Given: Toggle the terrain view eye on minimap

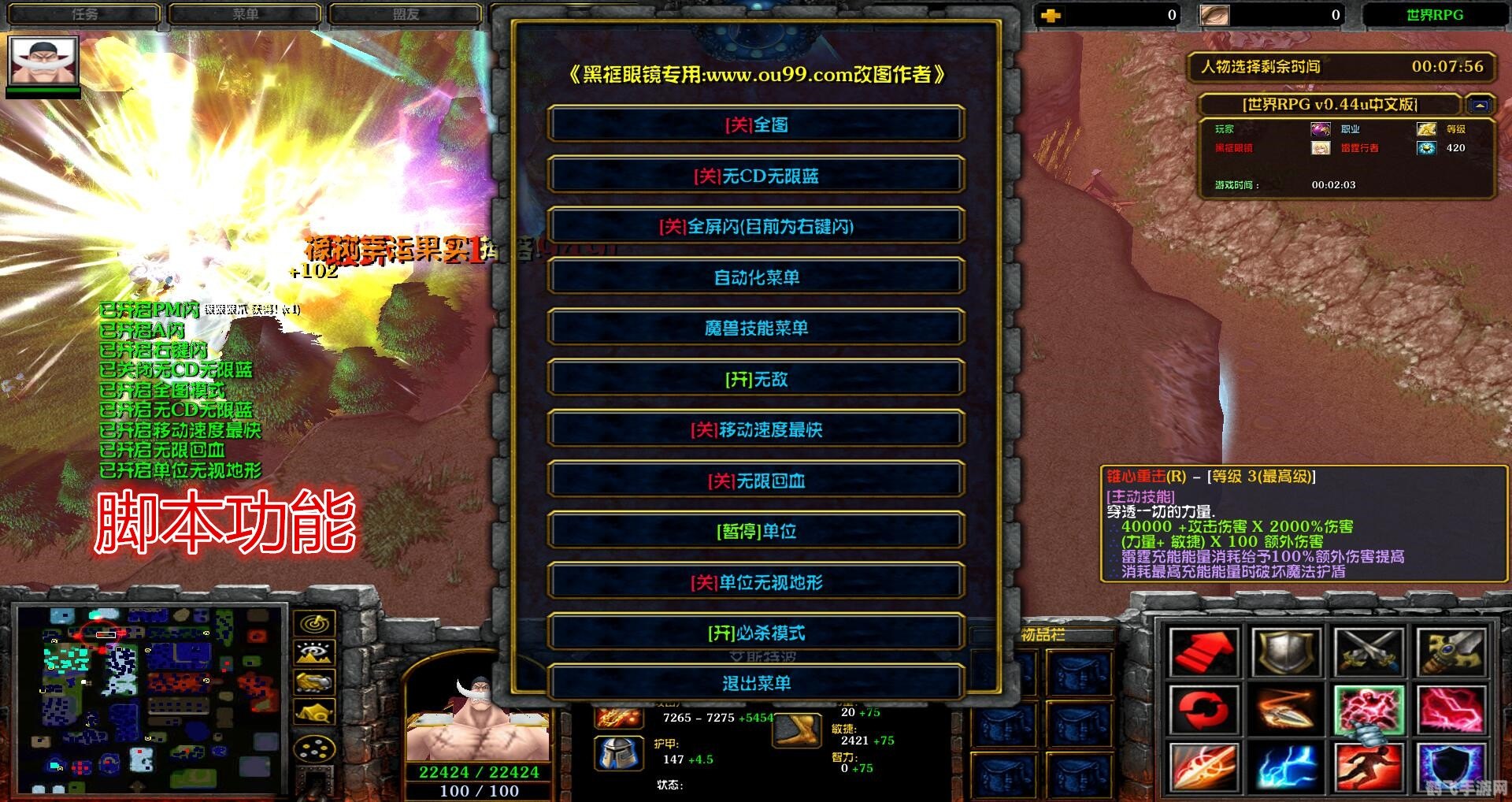Looking at the screenshot, I should [x=313, y=653].
